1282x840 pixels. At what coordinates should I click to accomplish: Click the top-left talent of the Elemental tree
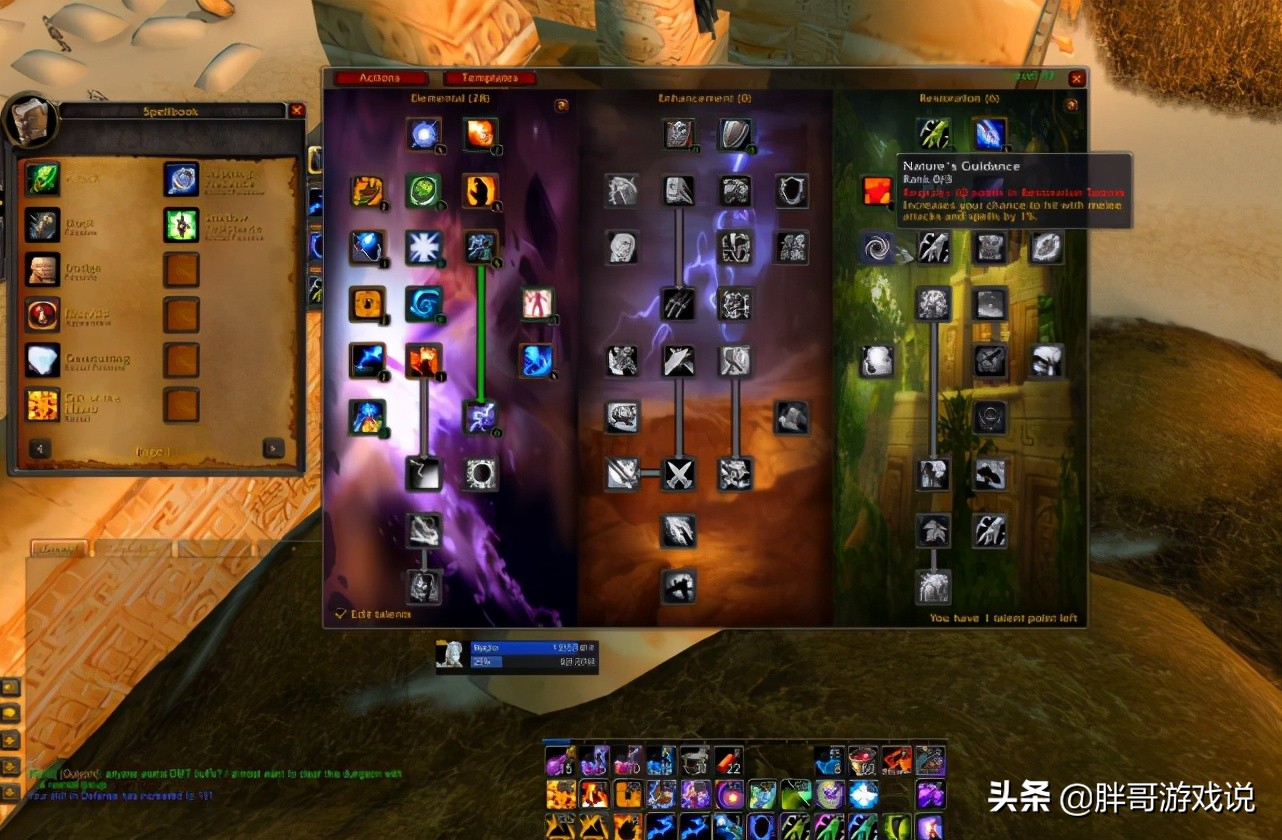click(x=424, y=133)
